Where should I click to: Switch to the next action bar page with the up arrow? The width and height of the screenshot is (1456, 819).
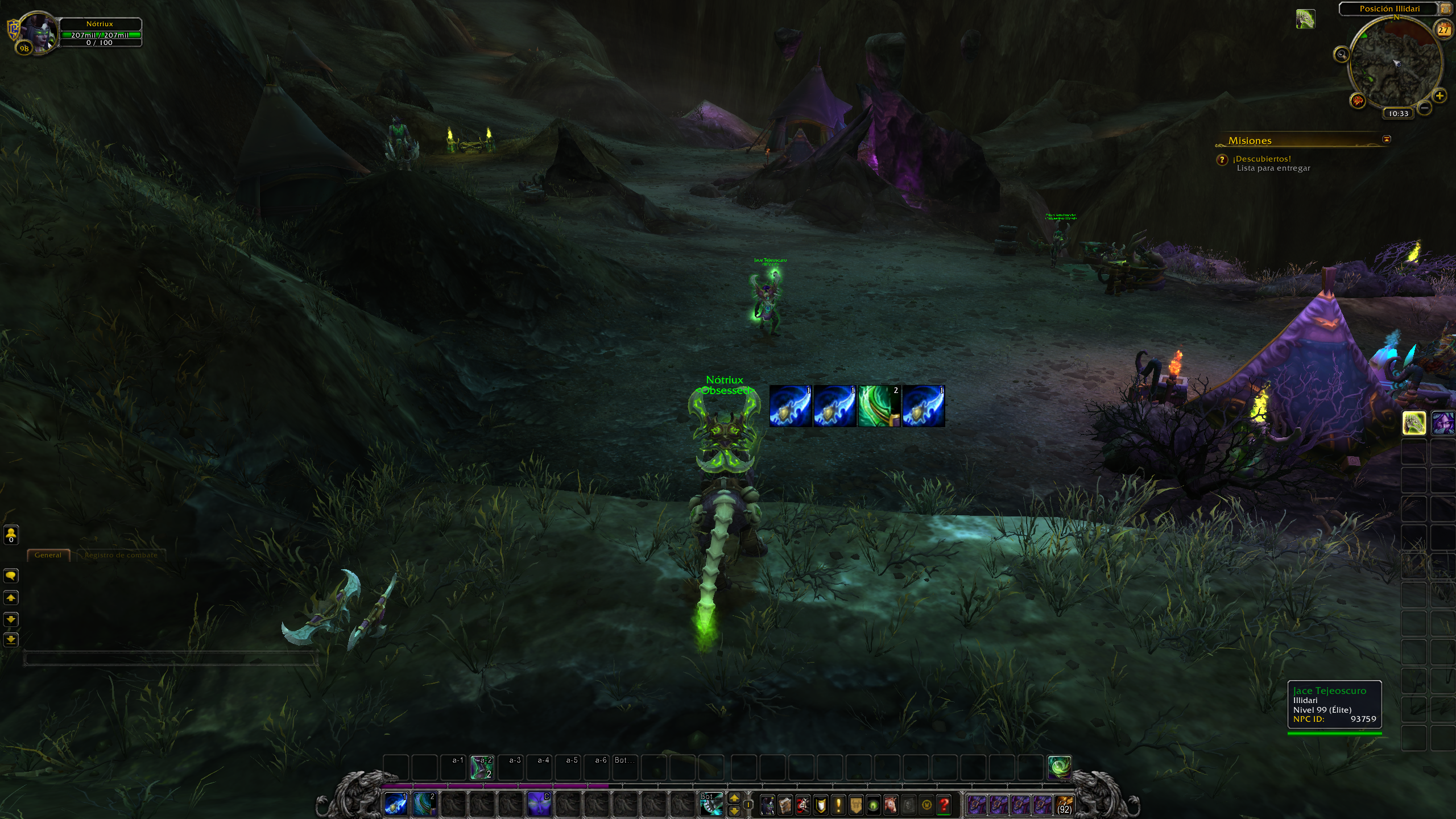click(734, 799)
